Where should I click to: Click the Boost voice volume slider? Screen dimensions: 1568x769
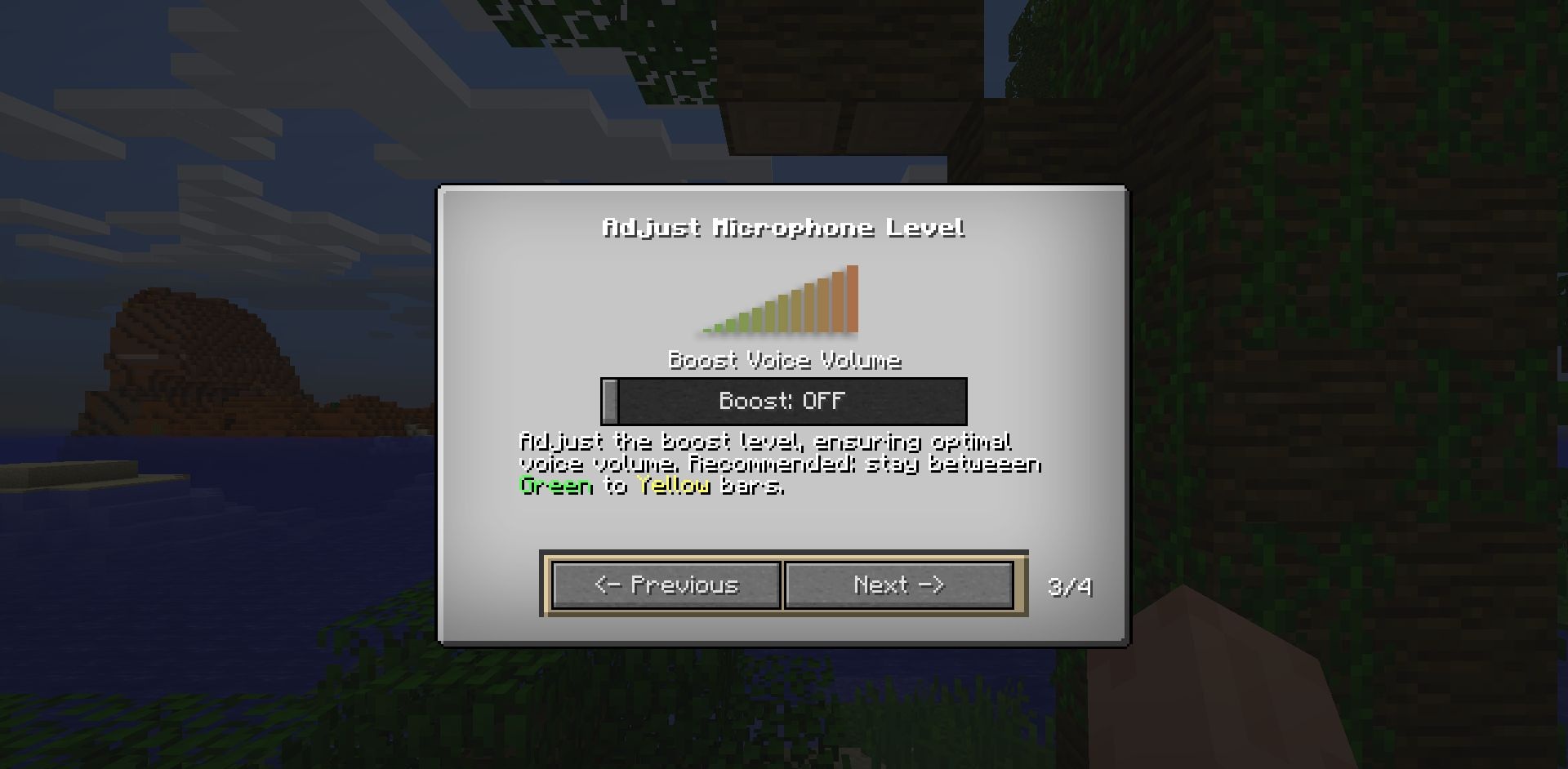pyautogui.click(x=784, y=401)
